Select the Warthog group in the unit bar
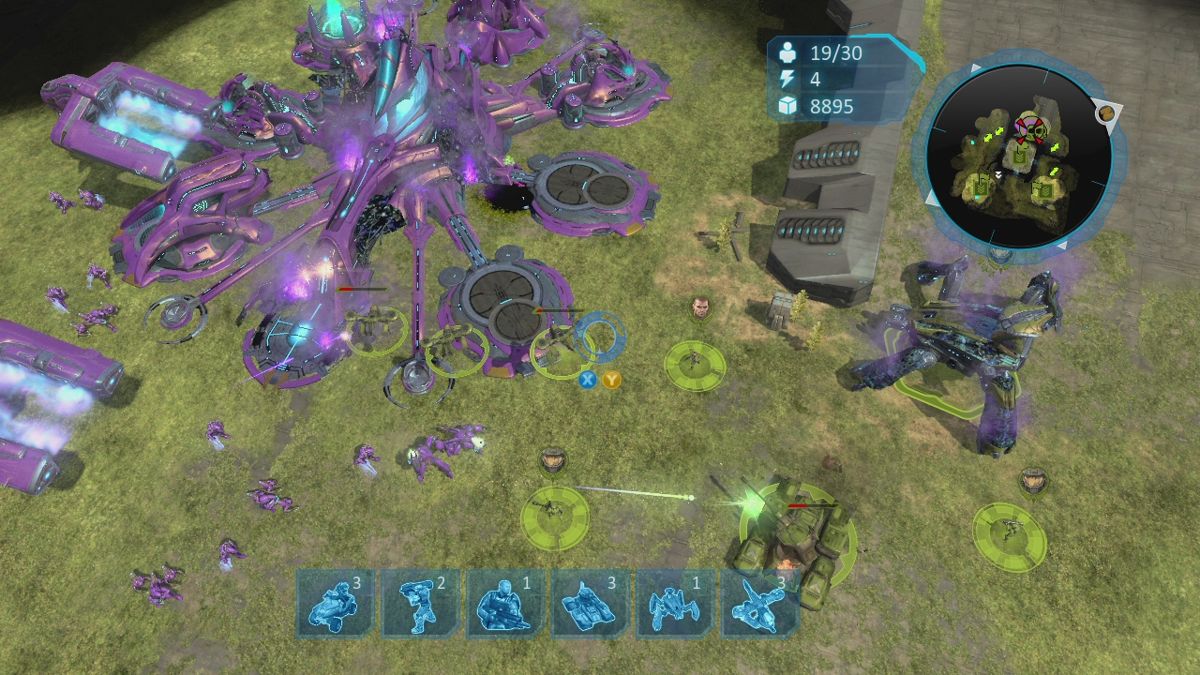Screen dimensions: 1200x675 (x=337, y=603)
